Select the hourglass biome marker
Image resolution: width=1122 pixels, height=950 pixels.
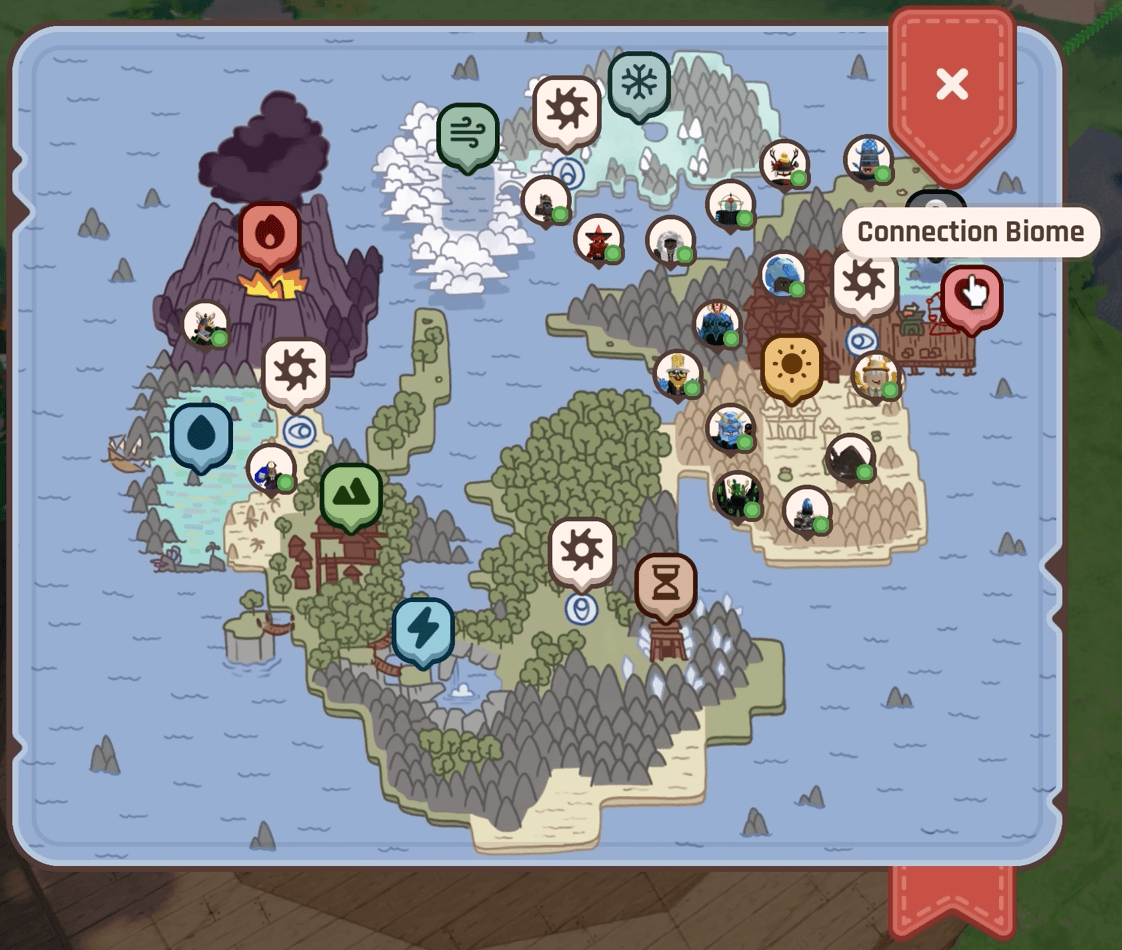point(665,585)
